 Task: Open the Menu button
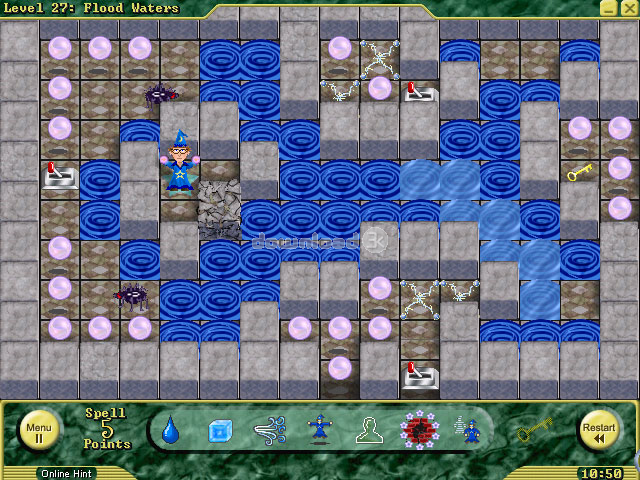pos(39,430)
